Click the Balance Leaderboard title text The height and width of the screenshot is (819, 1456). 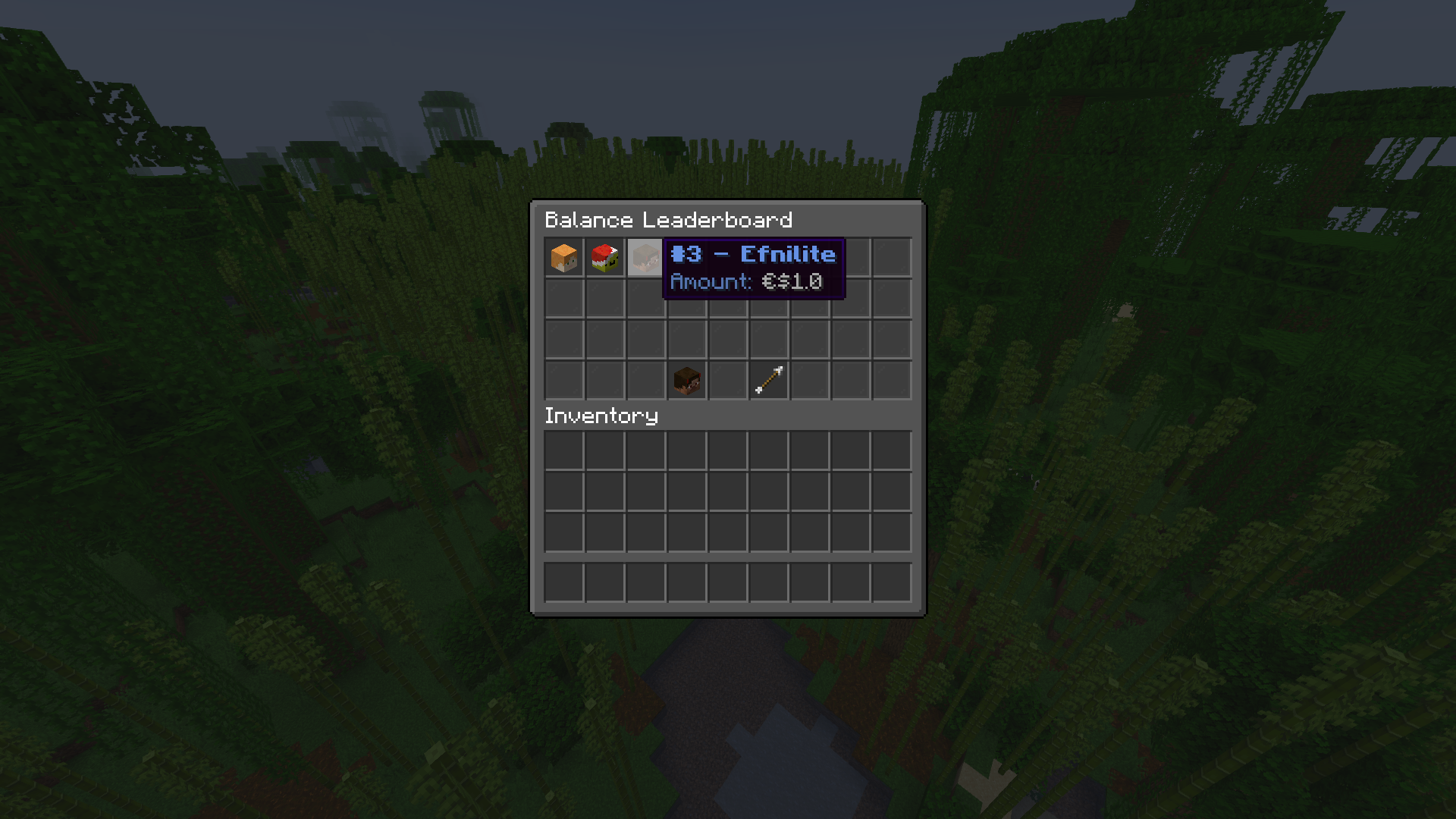(668, 221)
